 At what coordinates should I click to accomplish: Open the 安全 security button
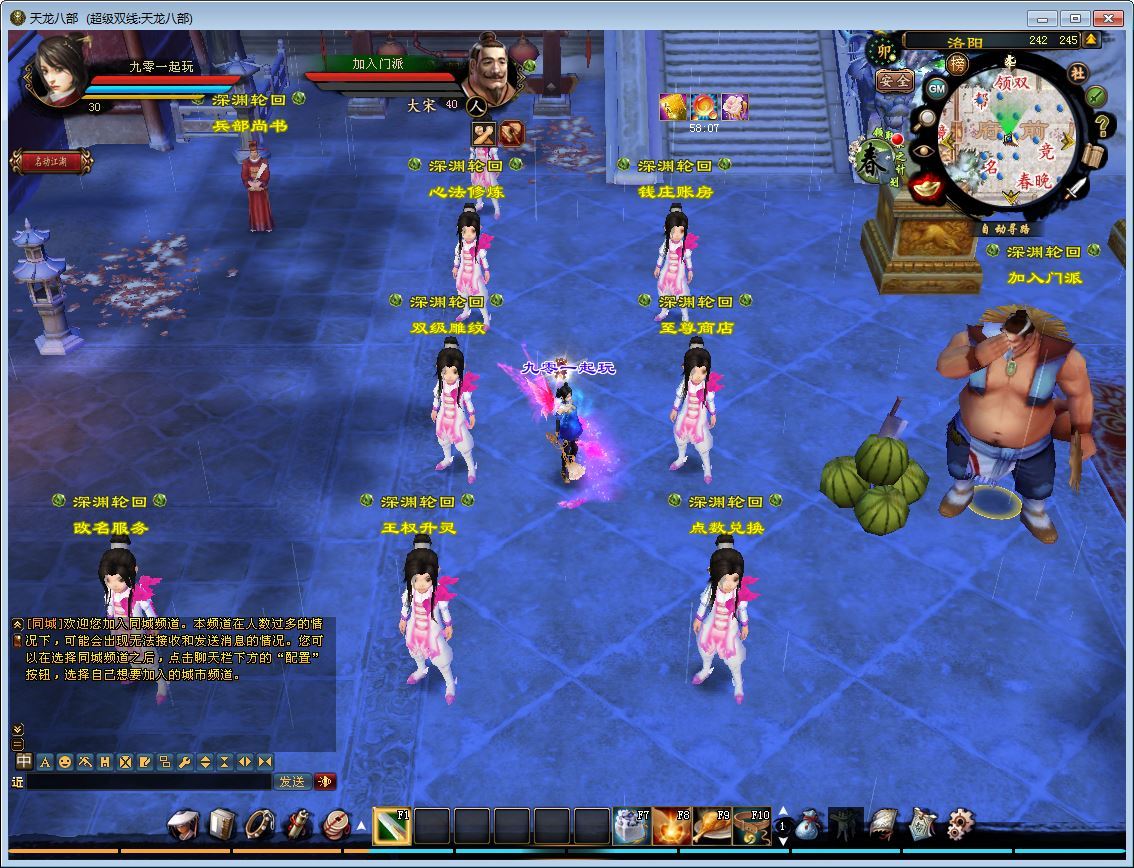click(x=894, y=81)
